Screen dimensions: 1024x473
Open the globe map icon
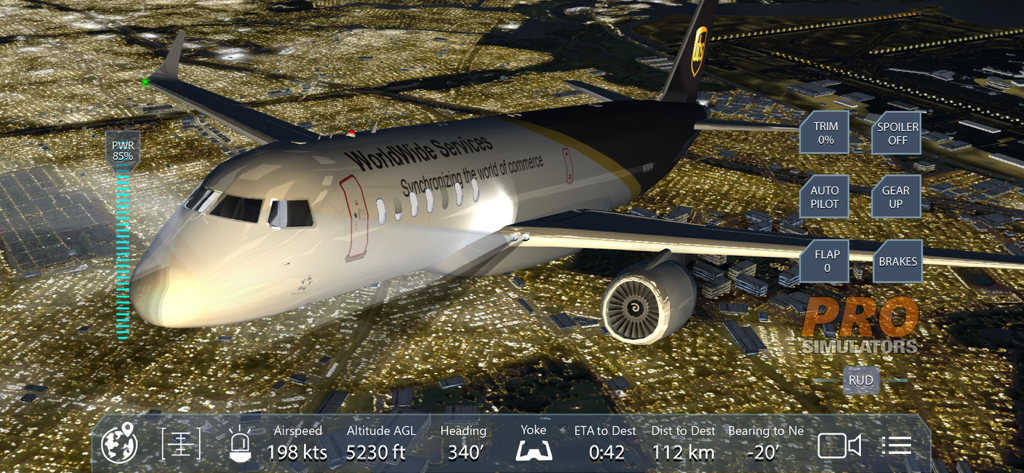point(119,444)
